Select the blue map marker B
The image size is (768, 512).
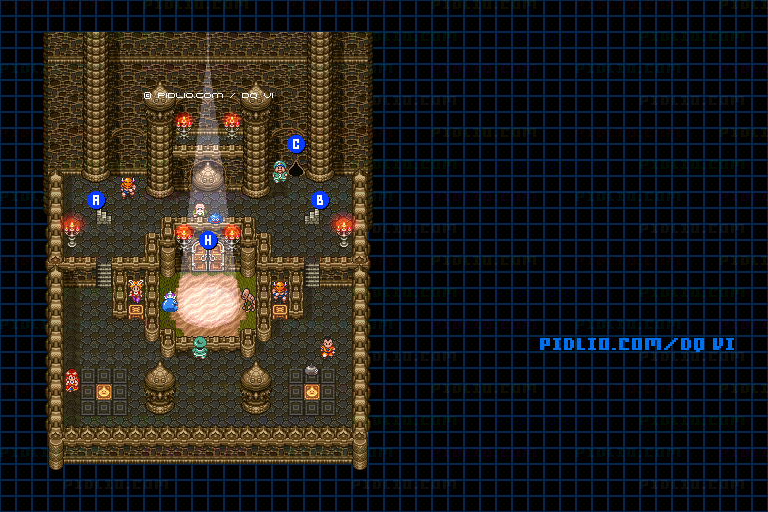click(x=320, y=199)
